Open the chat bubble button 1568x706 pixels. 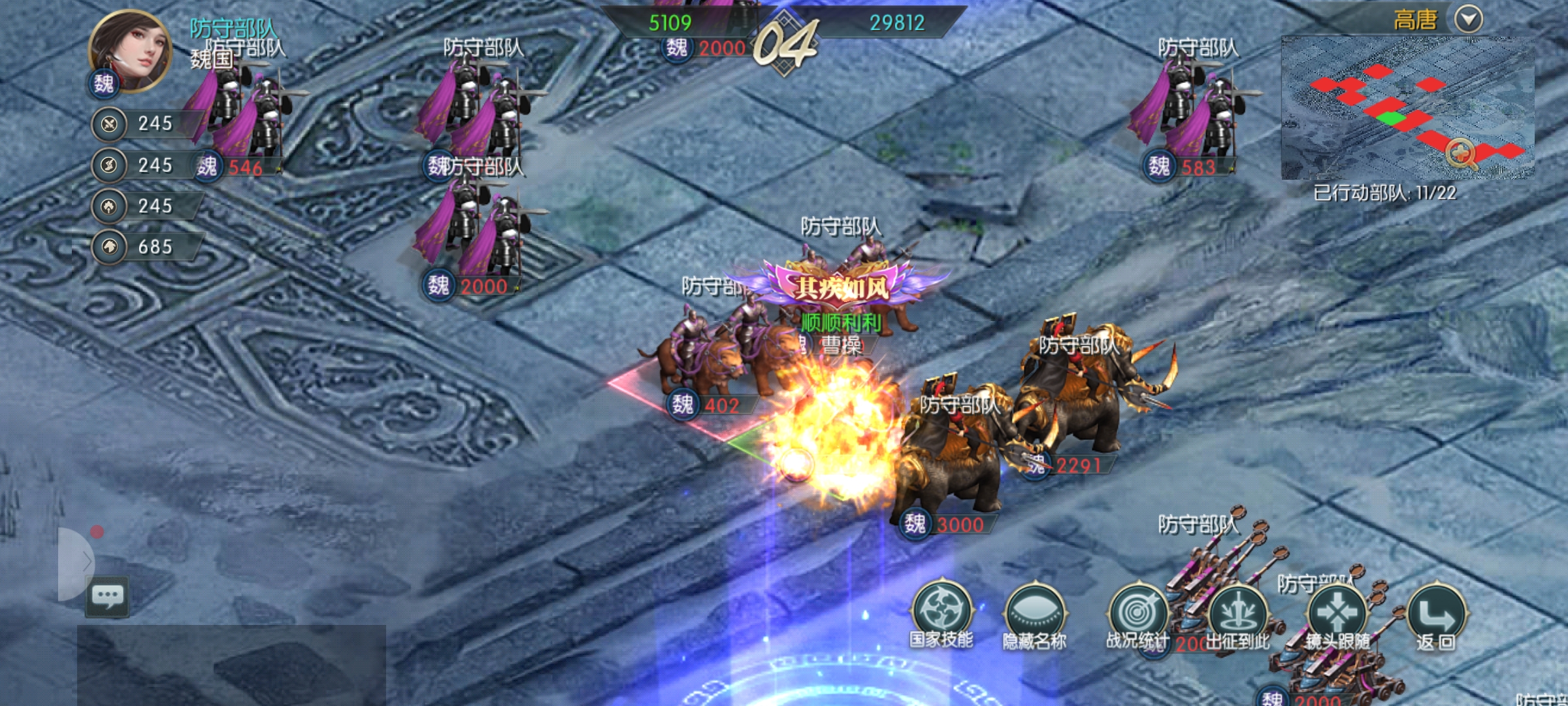(107, 596)
